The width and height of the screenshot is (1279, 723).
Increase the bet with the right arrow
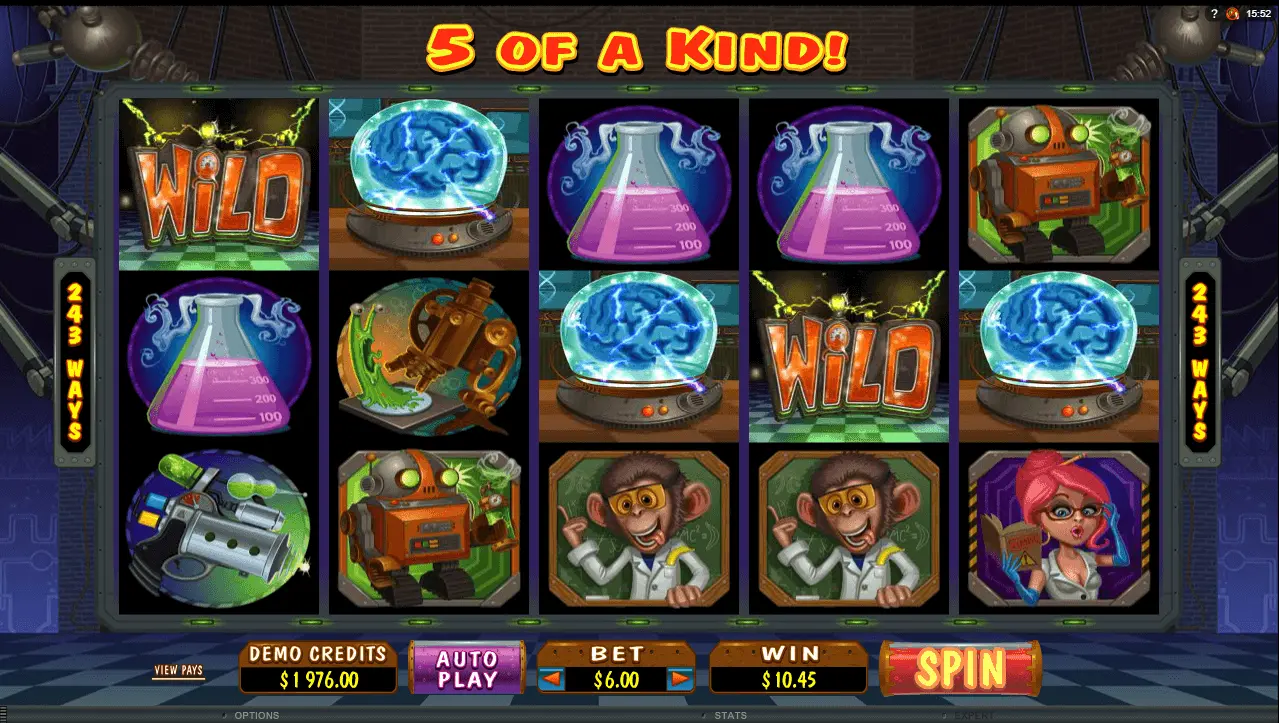point(680,680)
